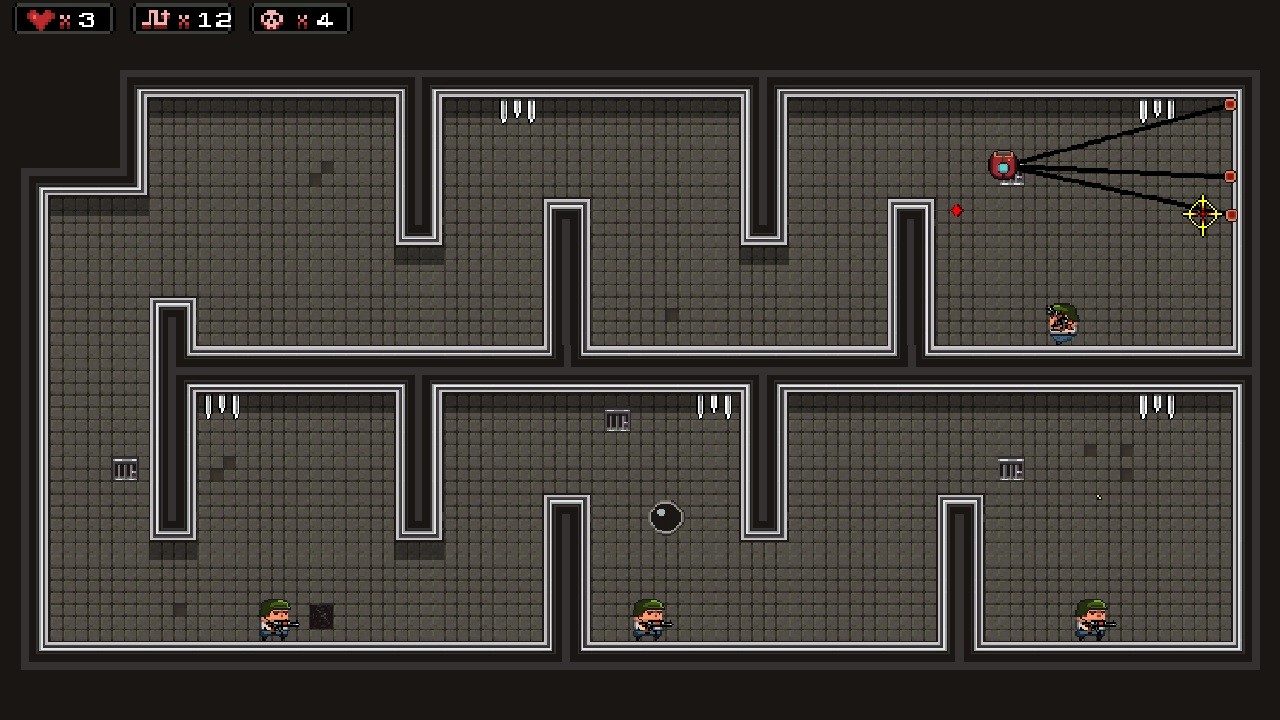Expand the x12 steps HUD panel
Screen dimensions: 1280x720
coord(182,18)
